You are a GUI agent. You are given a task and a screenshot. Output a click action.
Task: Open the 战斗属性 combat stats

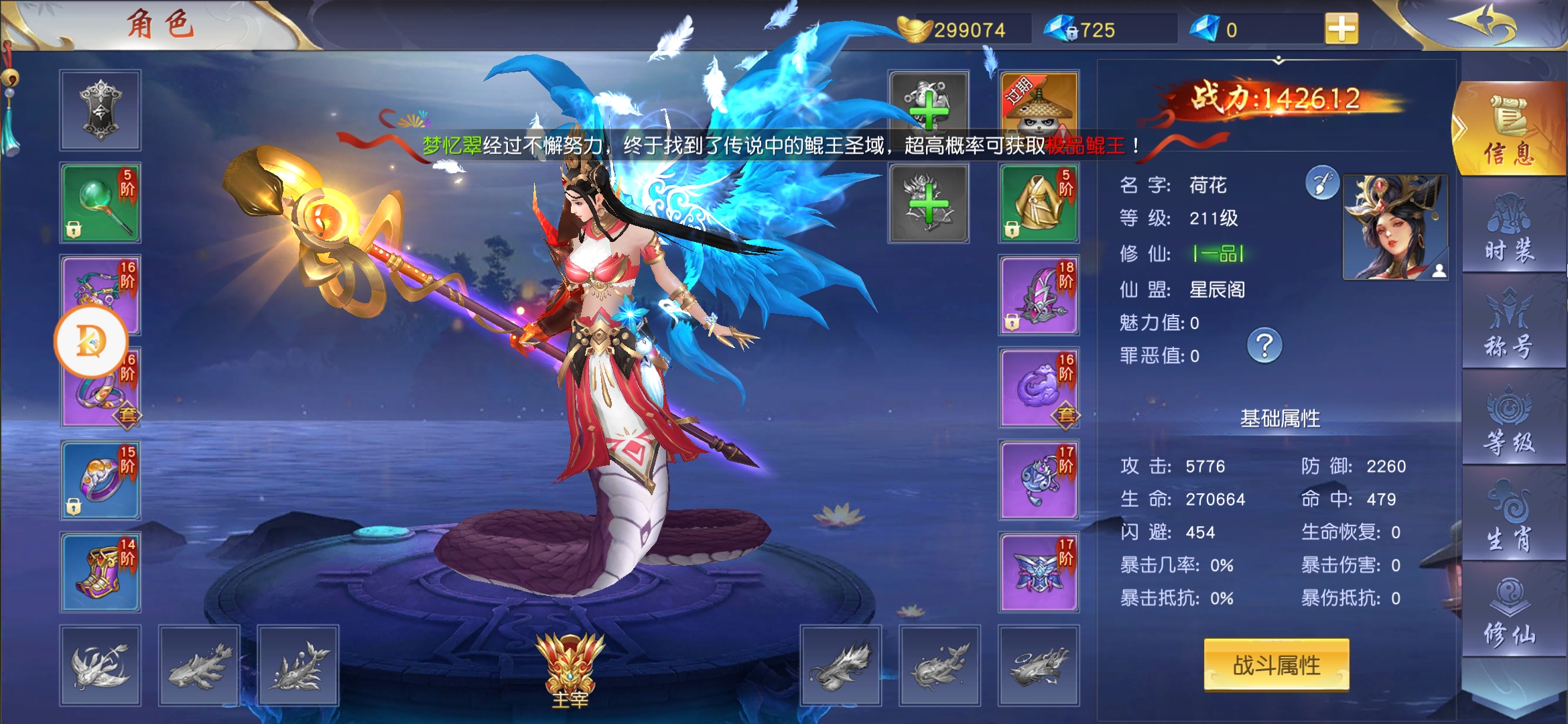[1276, 665]
